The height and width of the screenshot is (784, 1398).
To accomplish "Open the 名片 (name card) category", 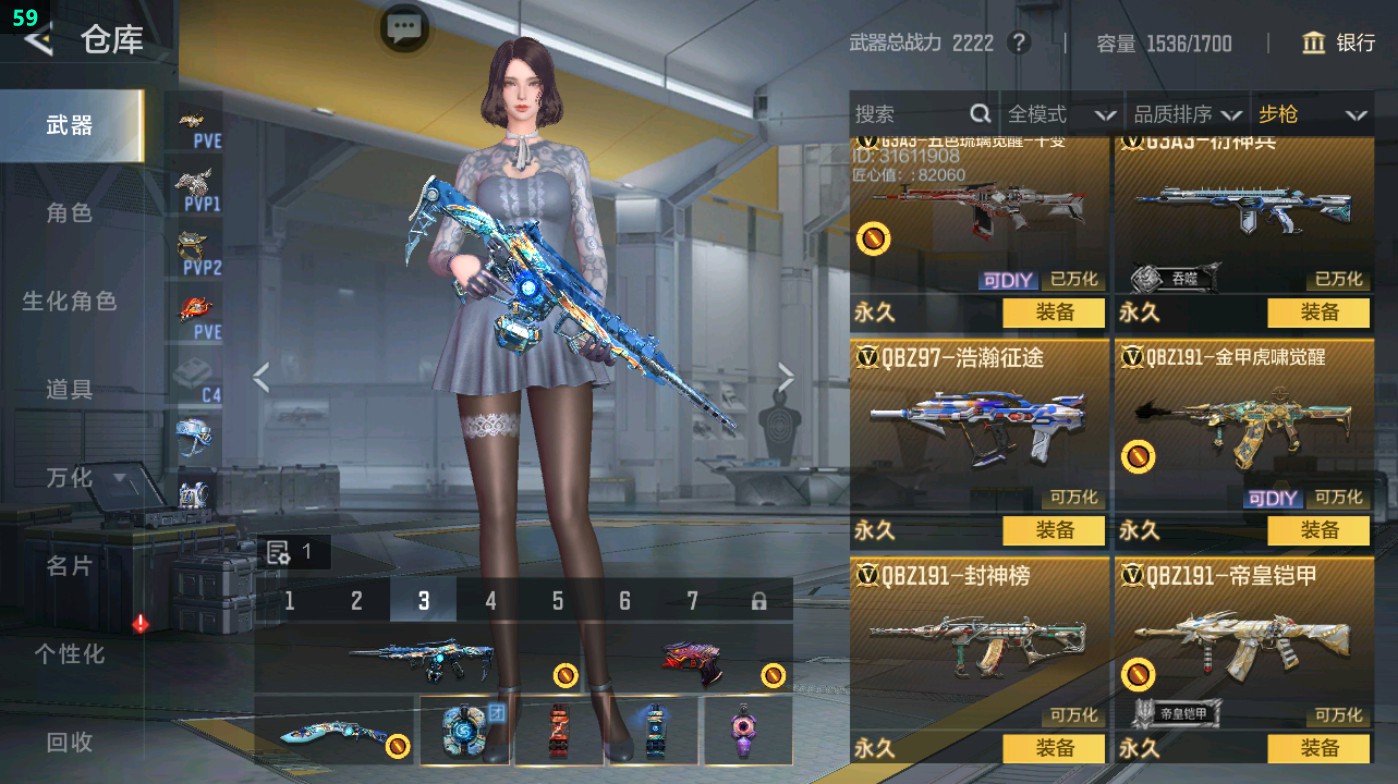I will (x=69, y=566).
